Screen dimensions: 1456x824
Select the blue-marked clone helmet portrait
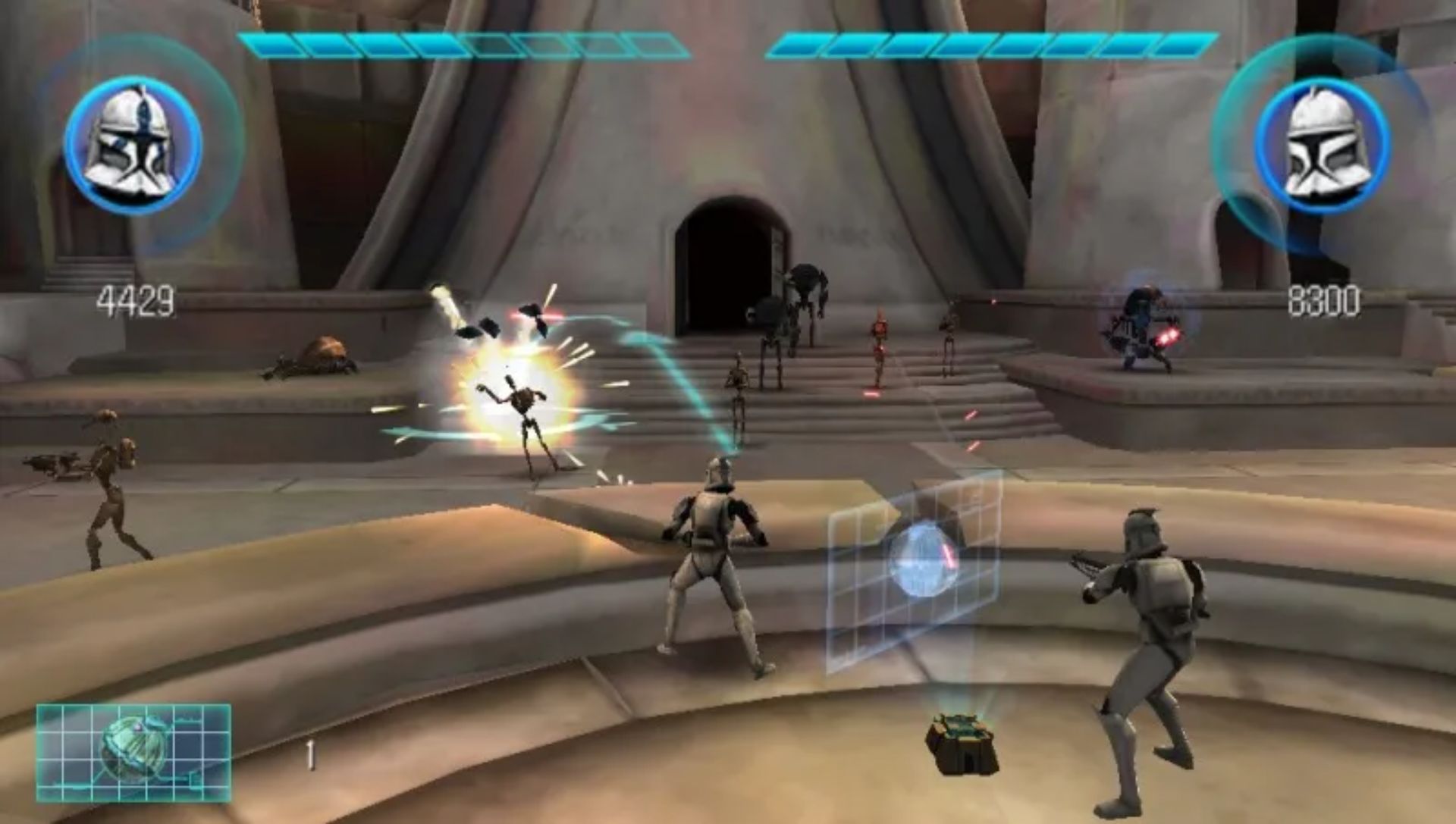tap(133, 143)
